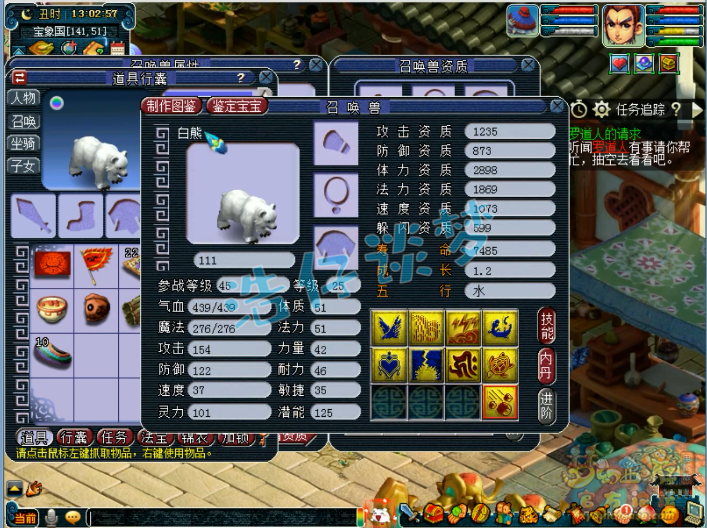Viewport: 707px width, 528px height.
Task: Select the blue eagle pet skill icon
Action: point(387,326)
